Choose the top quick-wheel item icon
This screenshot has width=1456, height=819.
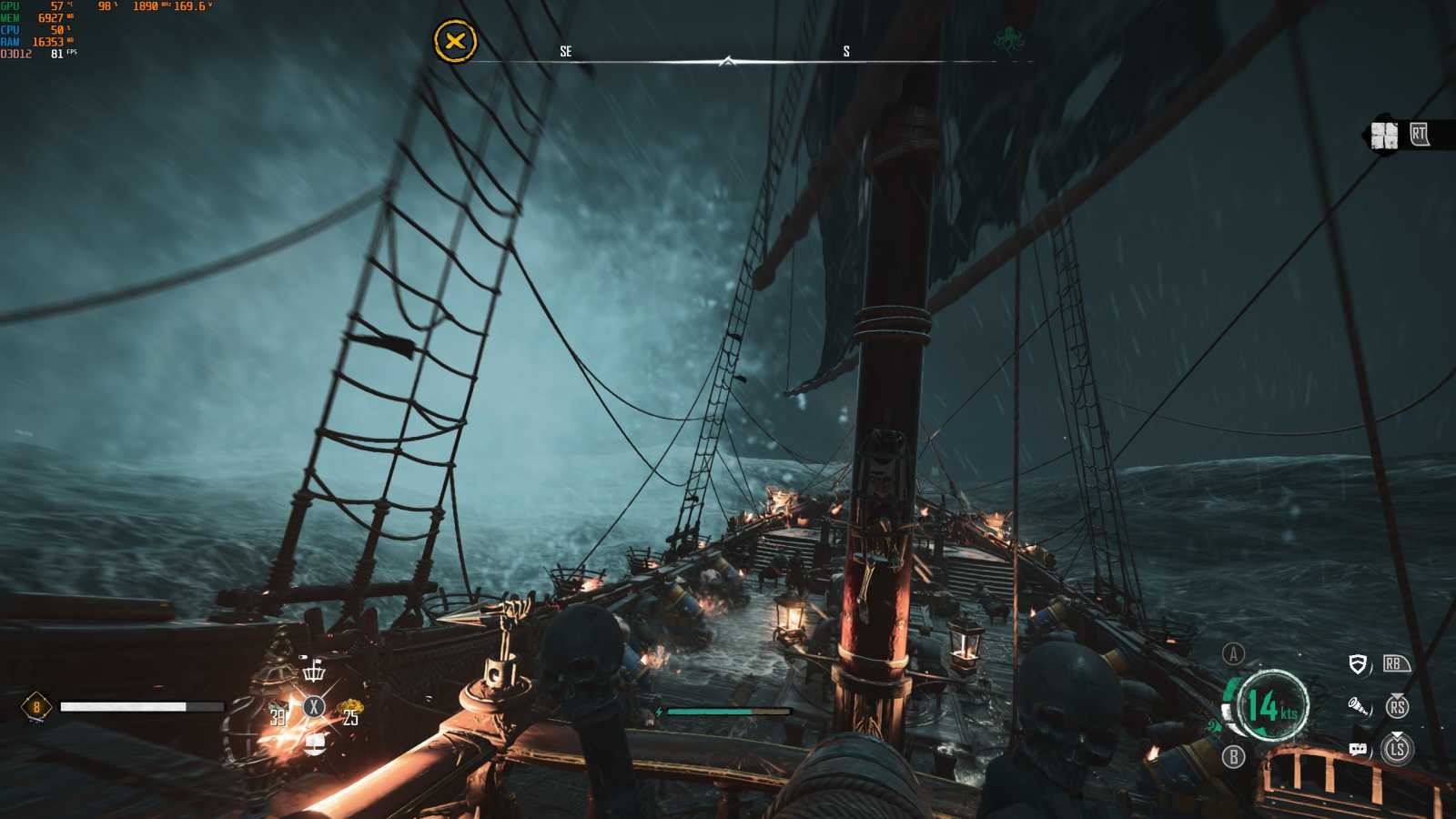point(314,672)
